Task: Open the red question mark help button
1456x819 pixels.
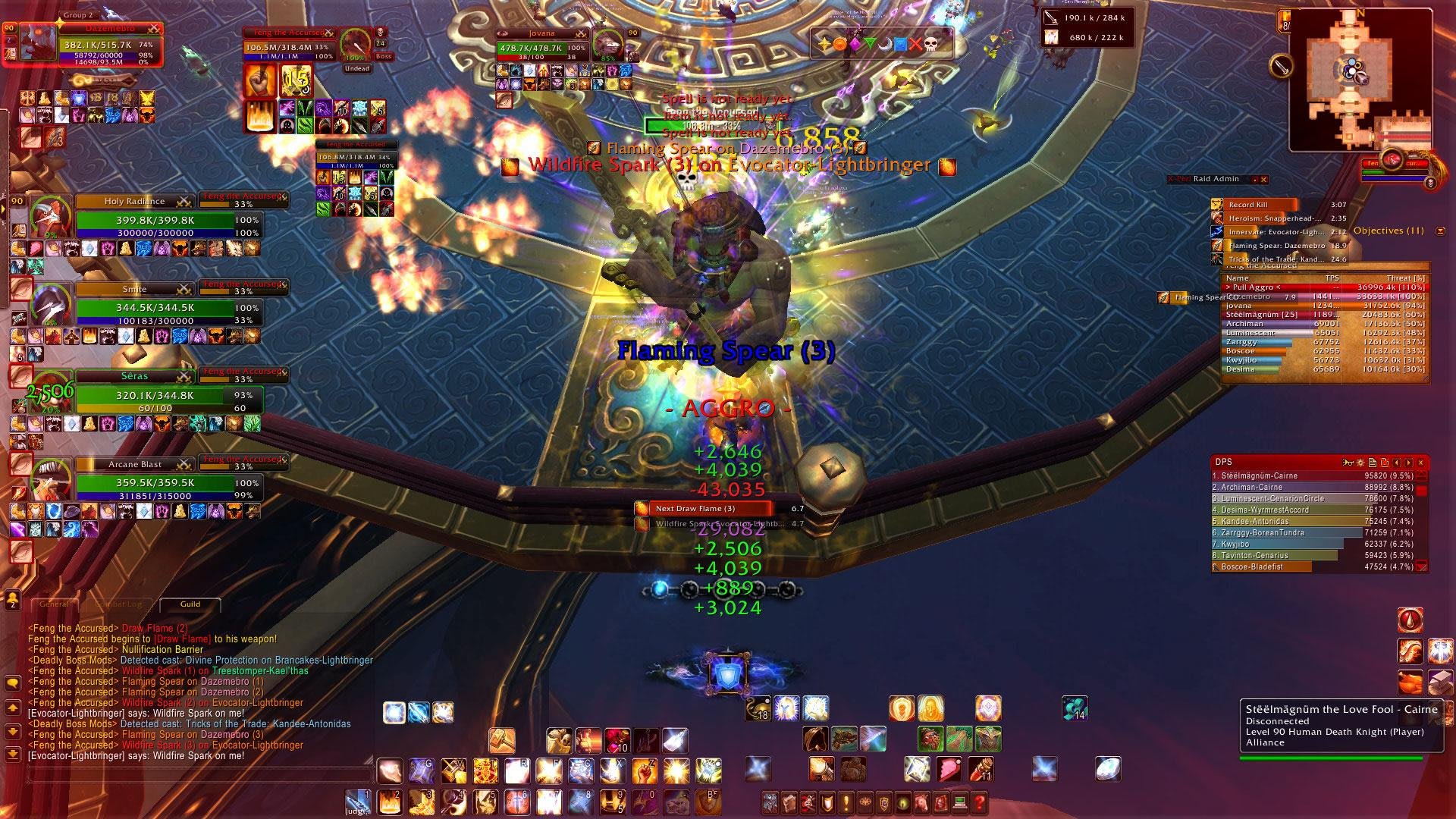Action: click(979, 802)
